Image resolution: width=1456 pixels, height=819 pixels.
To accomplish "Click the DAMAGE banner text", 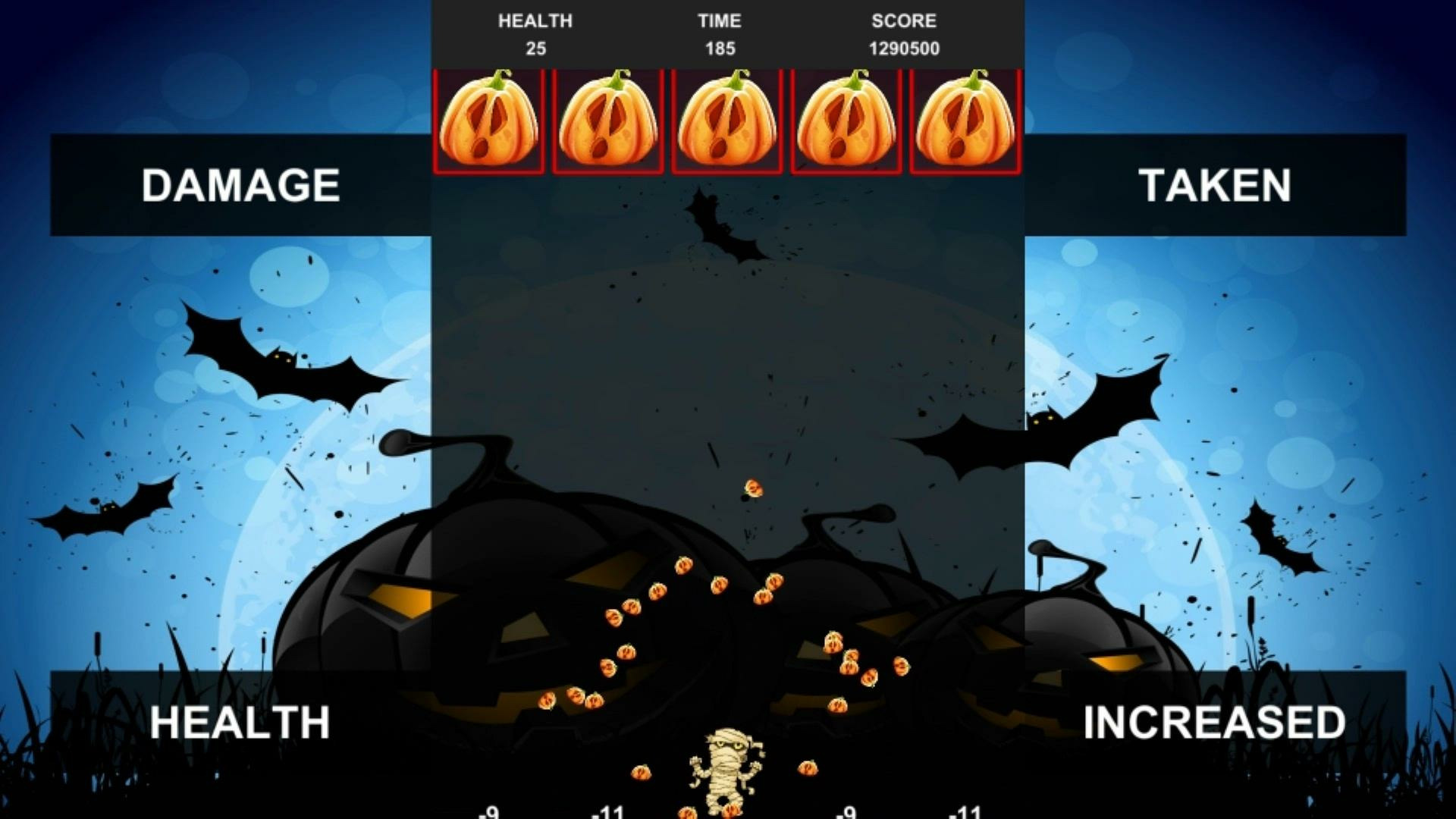I will click(243, 184).
